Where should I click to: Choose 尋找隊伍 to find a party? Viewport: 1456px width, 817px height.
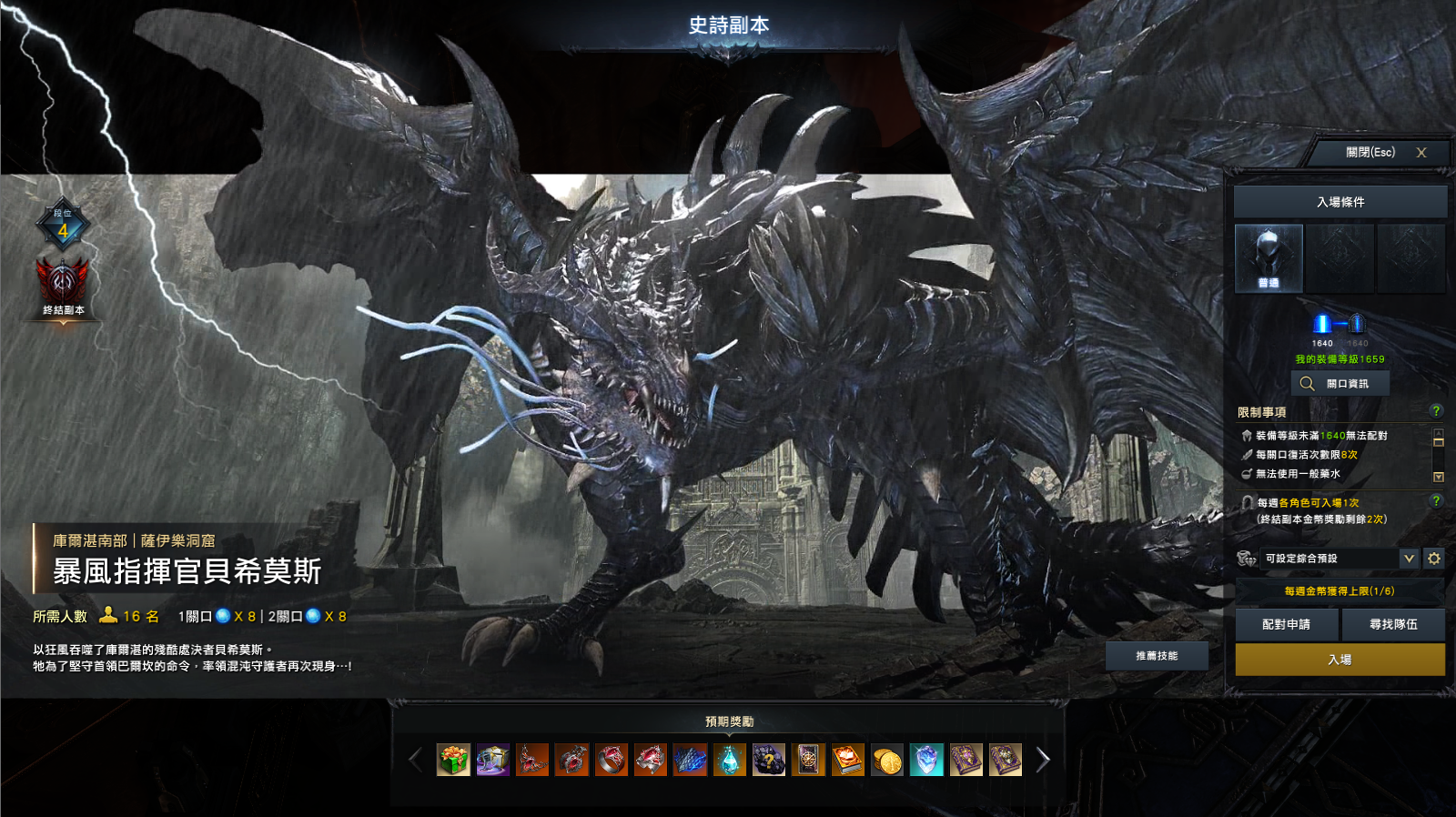1393,625
